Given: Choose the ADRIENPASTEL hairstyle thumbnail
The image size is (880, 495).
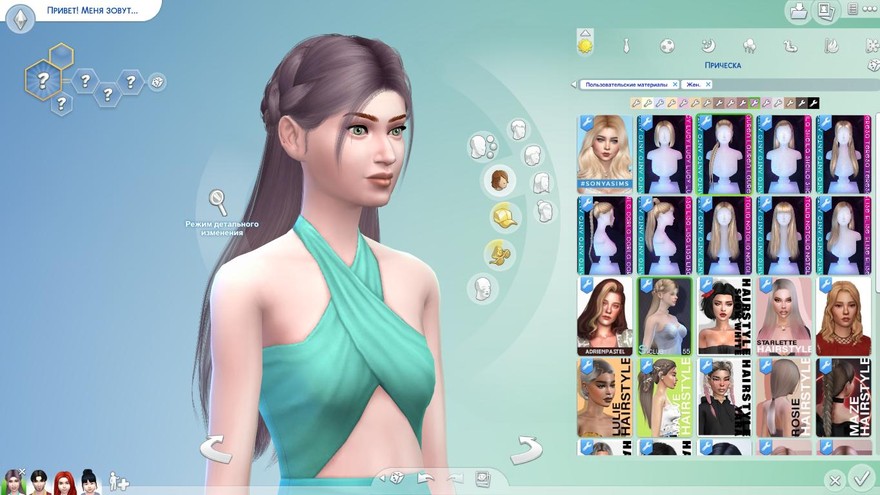Looking at the screenshot, I should (604, 316).
